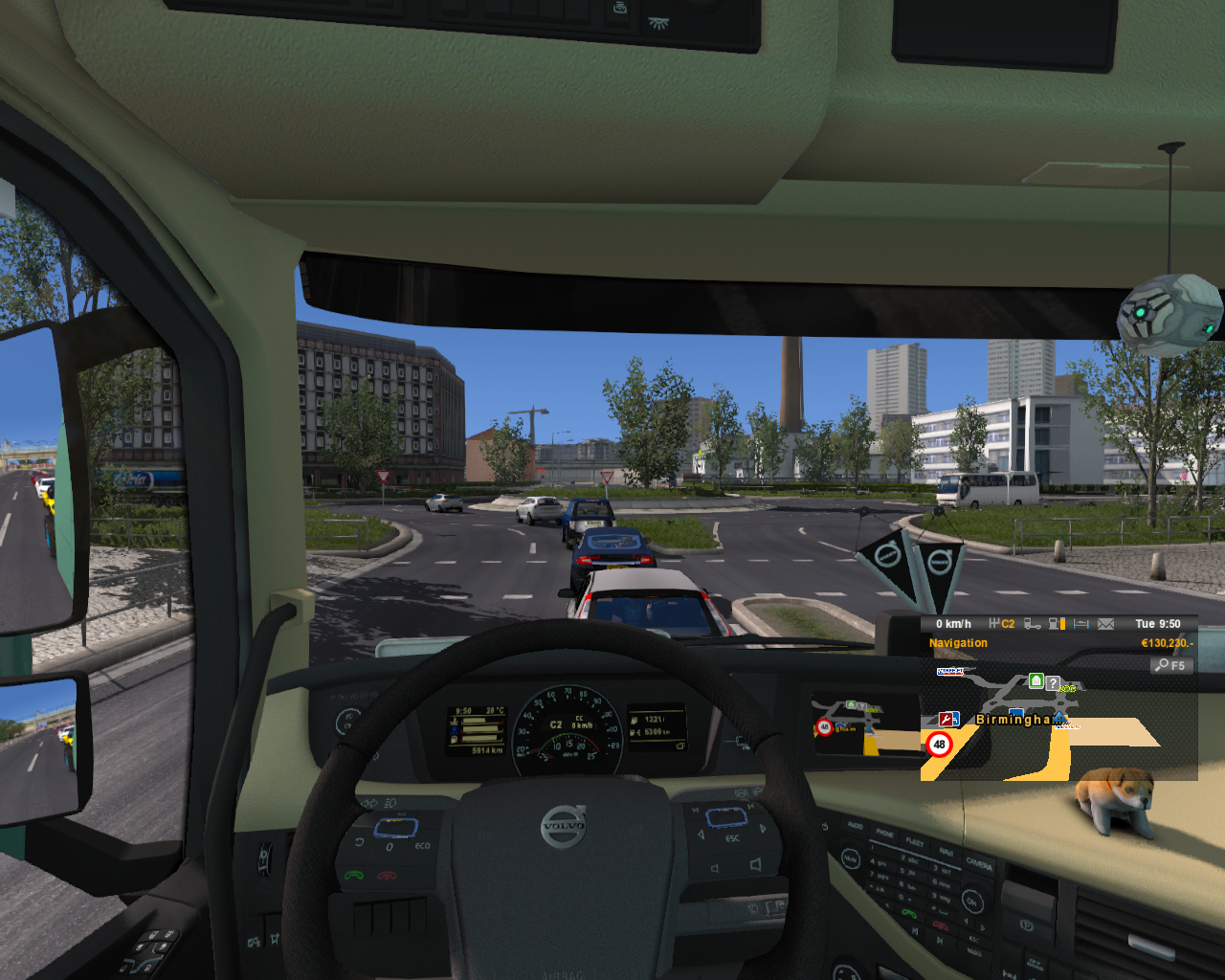This screenshot has height=980, width=1225.
Task: Open the mail envelope icon
Action: [1105, 623]
